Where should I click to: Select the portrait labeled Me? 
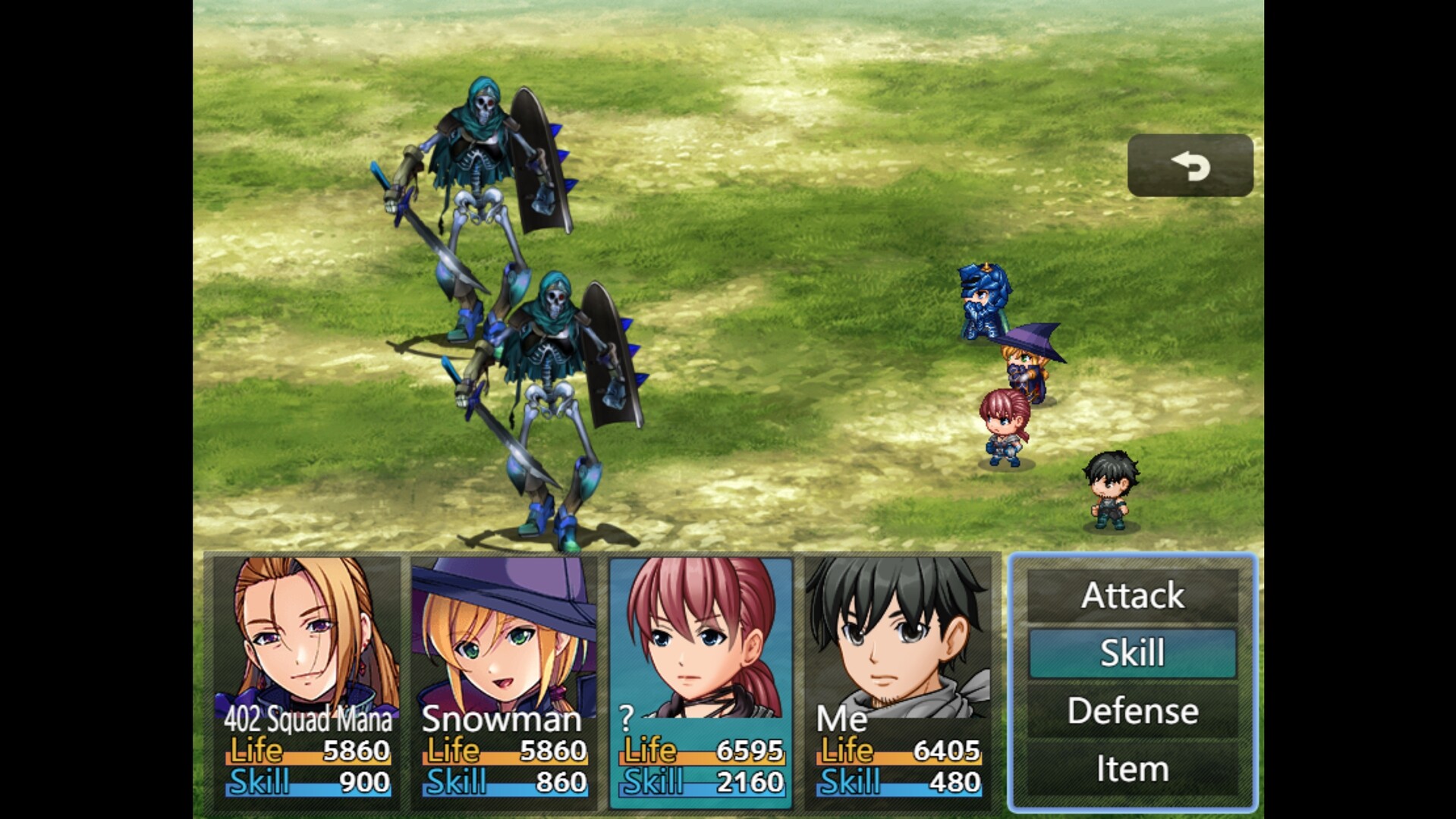tap(895, 637)
